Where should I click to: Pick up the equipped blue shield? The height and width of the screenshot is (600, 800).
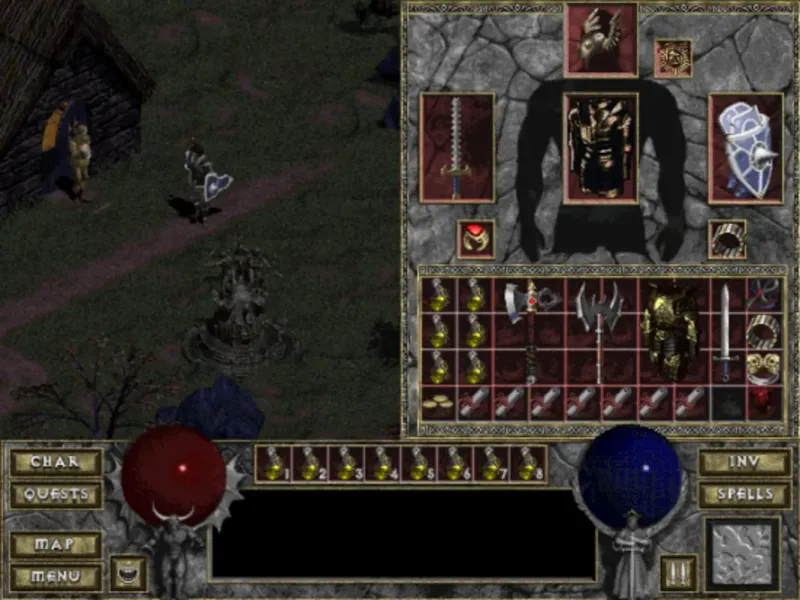pyautogui.click(x=745, y=148)
